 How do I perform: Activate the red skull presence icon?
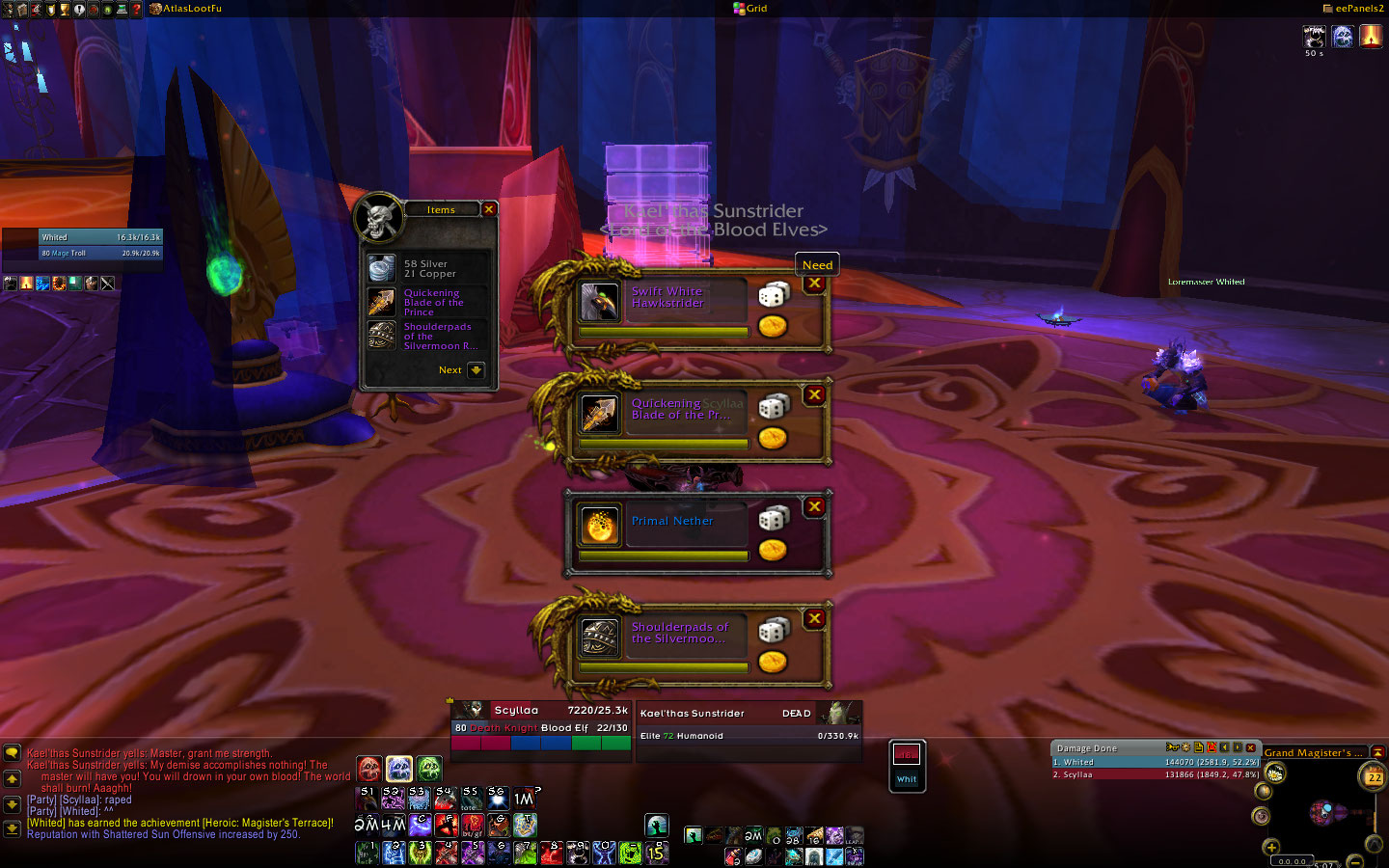click(369, 769)
